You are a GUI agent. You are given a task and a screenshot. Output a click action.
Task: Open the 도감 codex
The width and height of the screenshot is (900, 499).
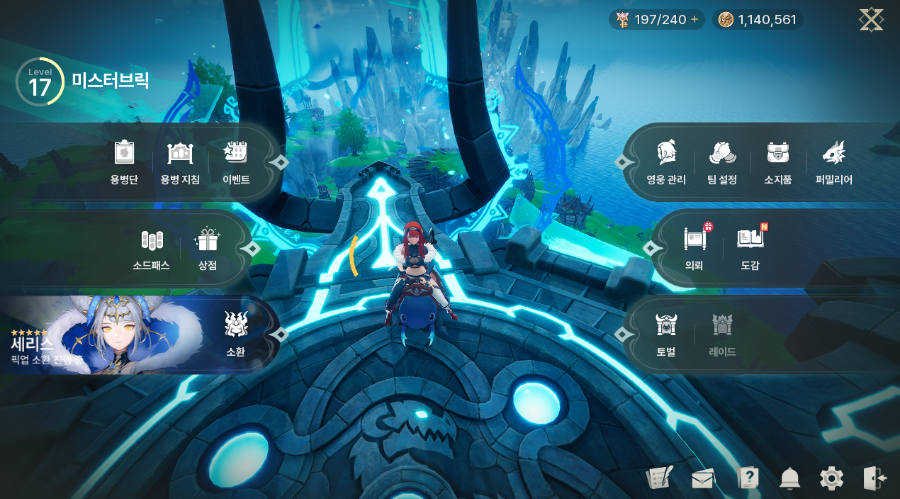750,248
